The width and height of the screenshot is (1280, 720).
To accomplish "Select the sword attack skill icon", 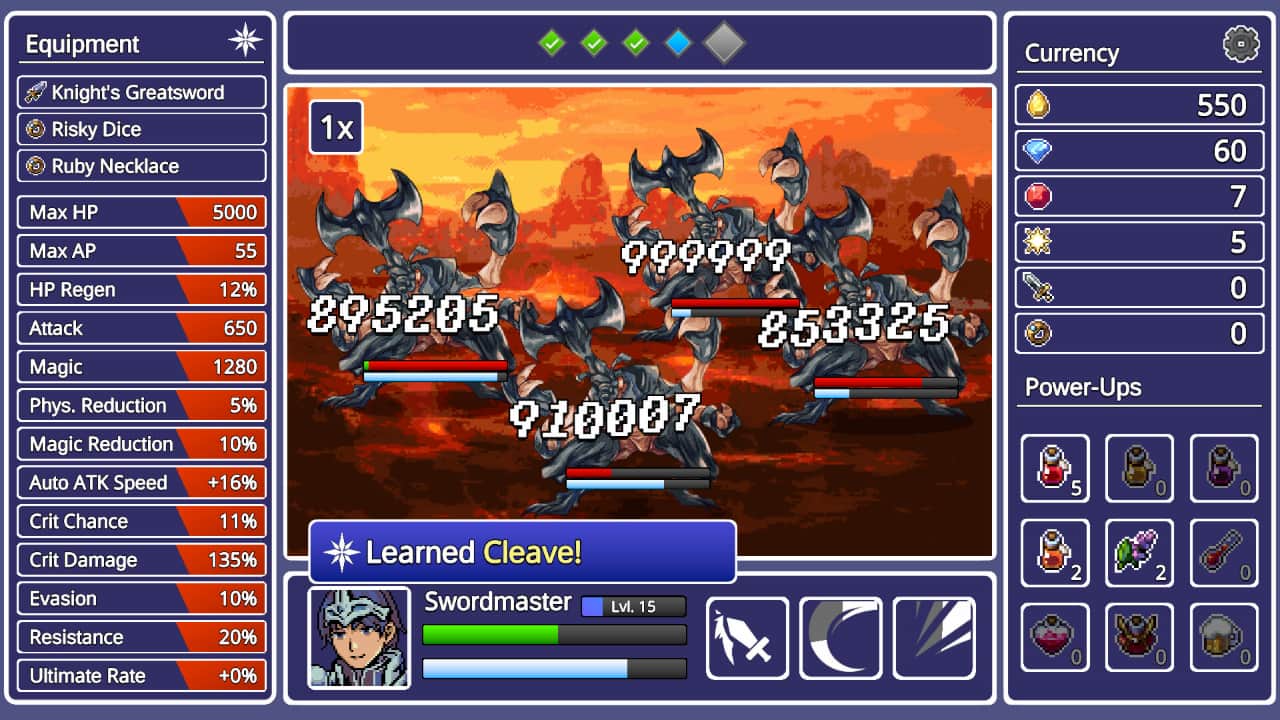I will pyautogui.click(x=747, y=637).
